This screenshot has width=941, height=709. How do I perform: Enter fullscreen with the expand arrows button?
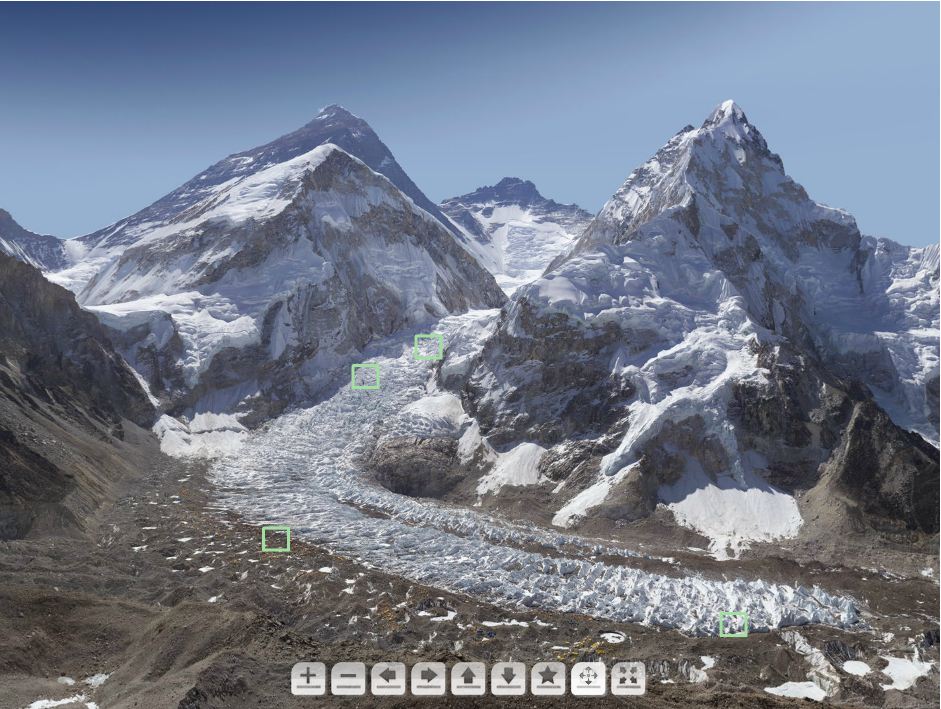click(628, 679)
